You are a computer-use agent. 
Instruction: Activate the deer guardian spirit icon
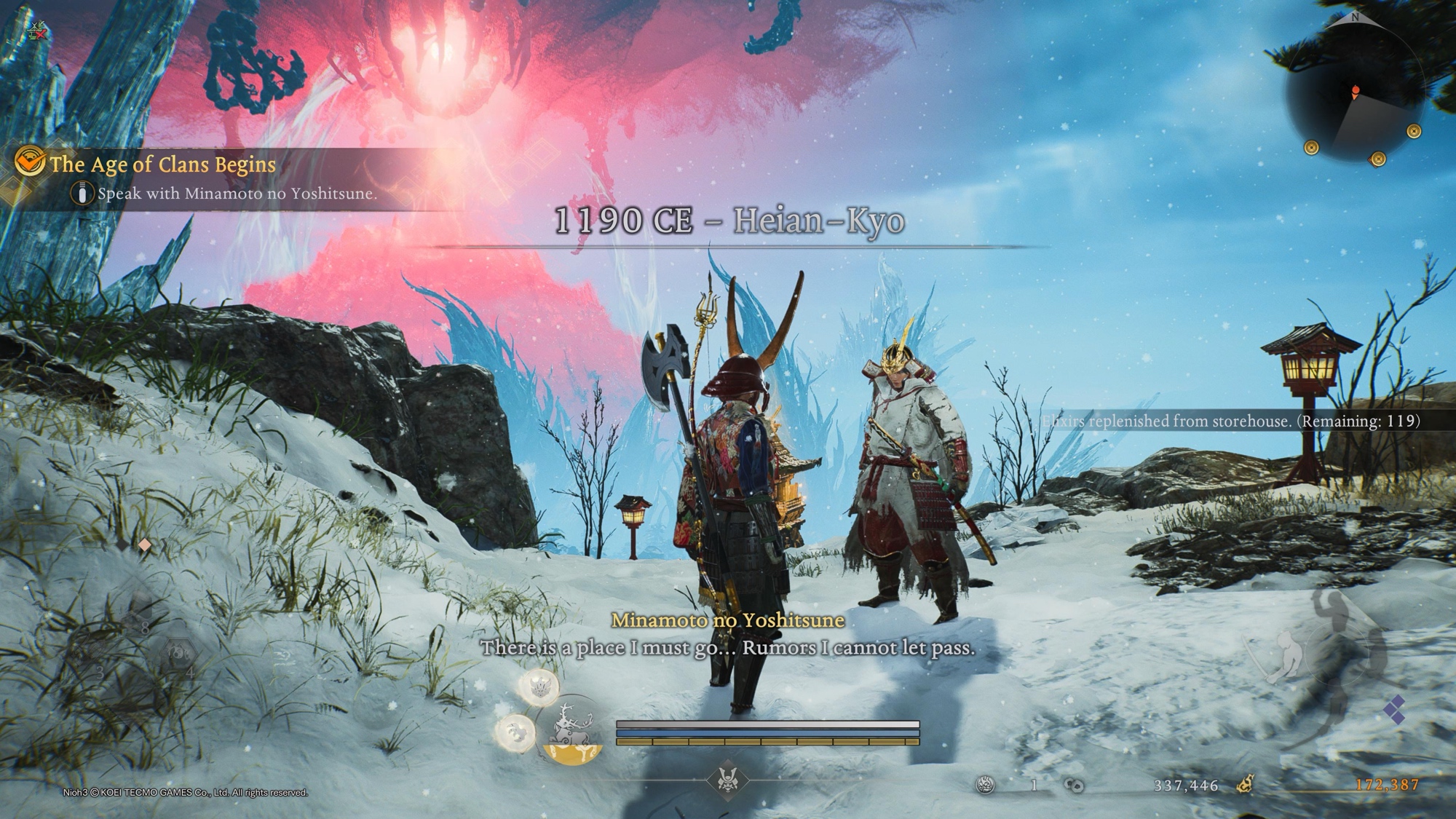(x=572, y=730)
